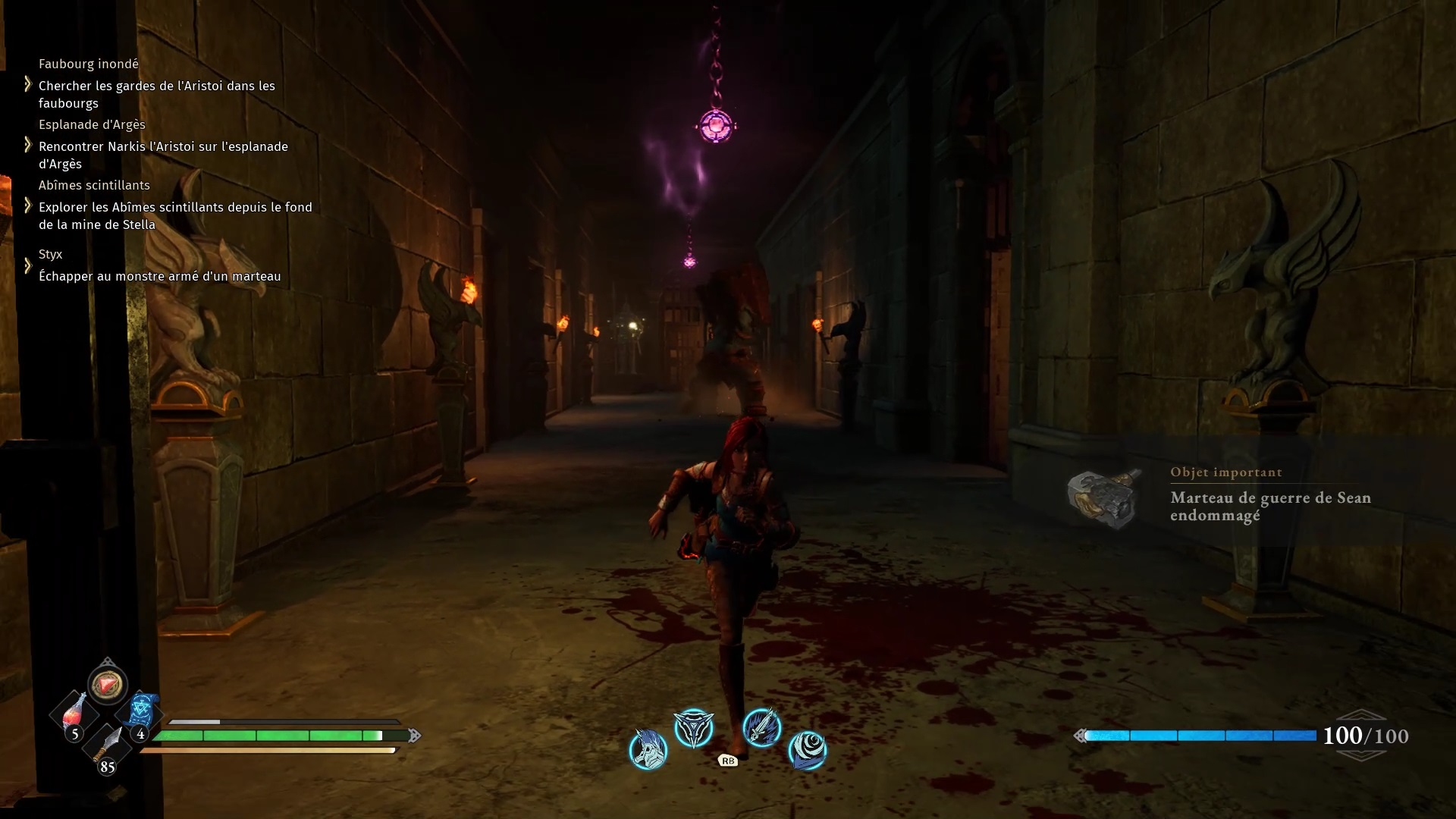Select the Styx hammer monster objective
The width and height of the screenshot is (1456, 819).
(160, 276)
